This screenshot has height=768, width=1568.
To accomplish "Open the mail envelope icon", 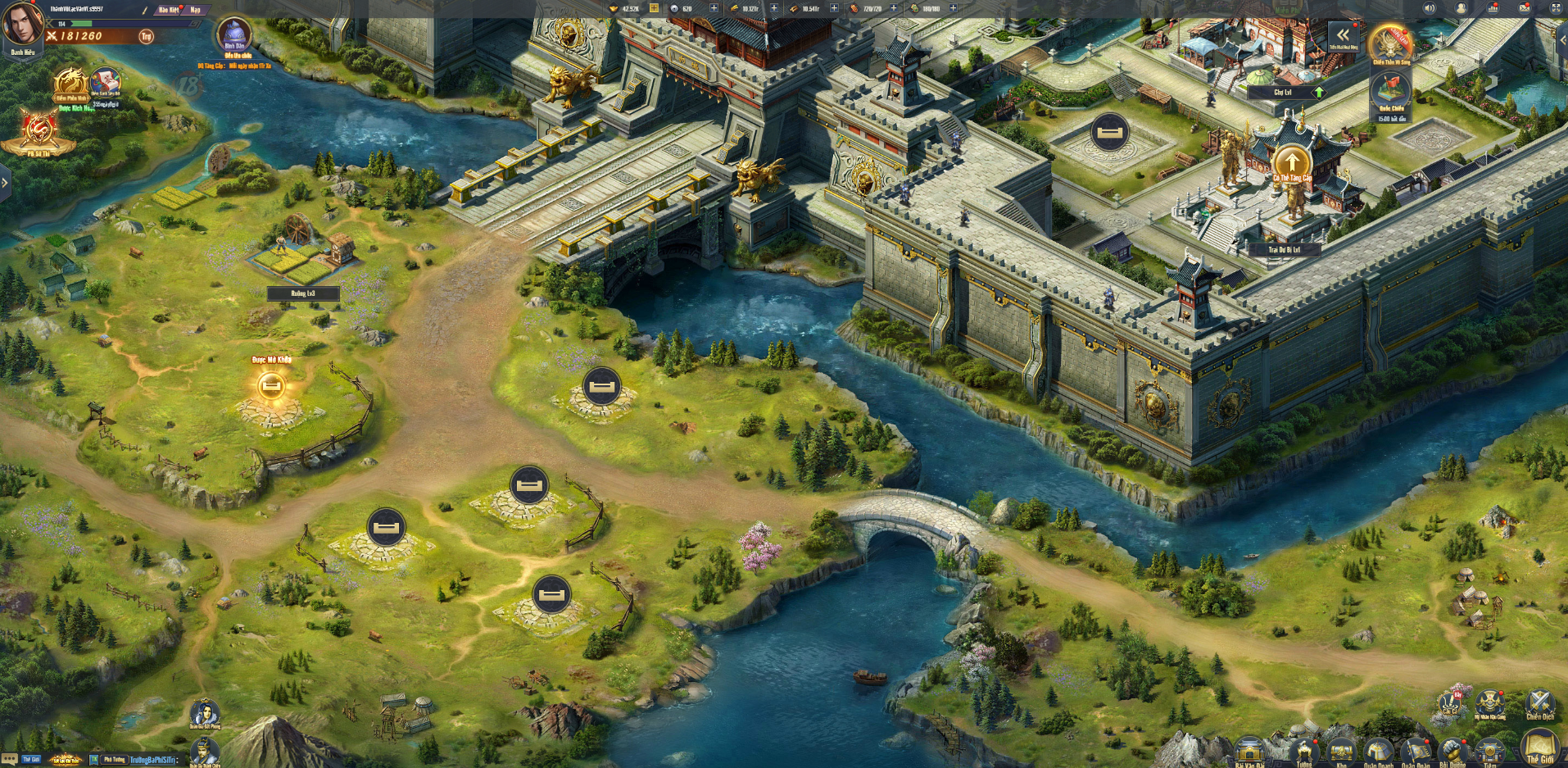I will click(1525, 8).
